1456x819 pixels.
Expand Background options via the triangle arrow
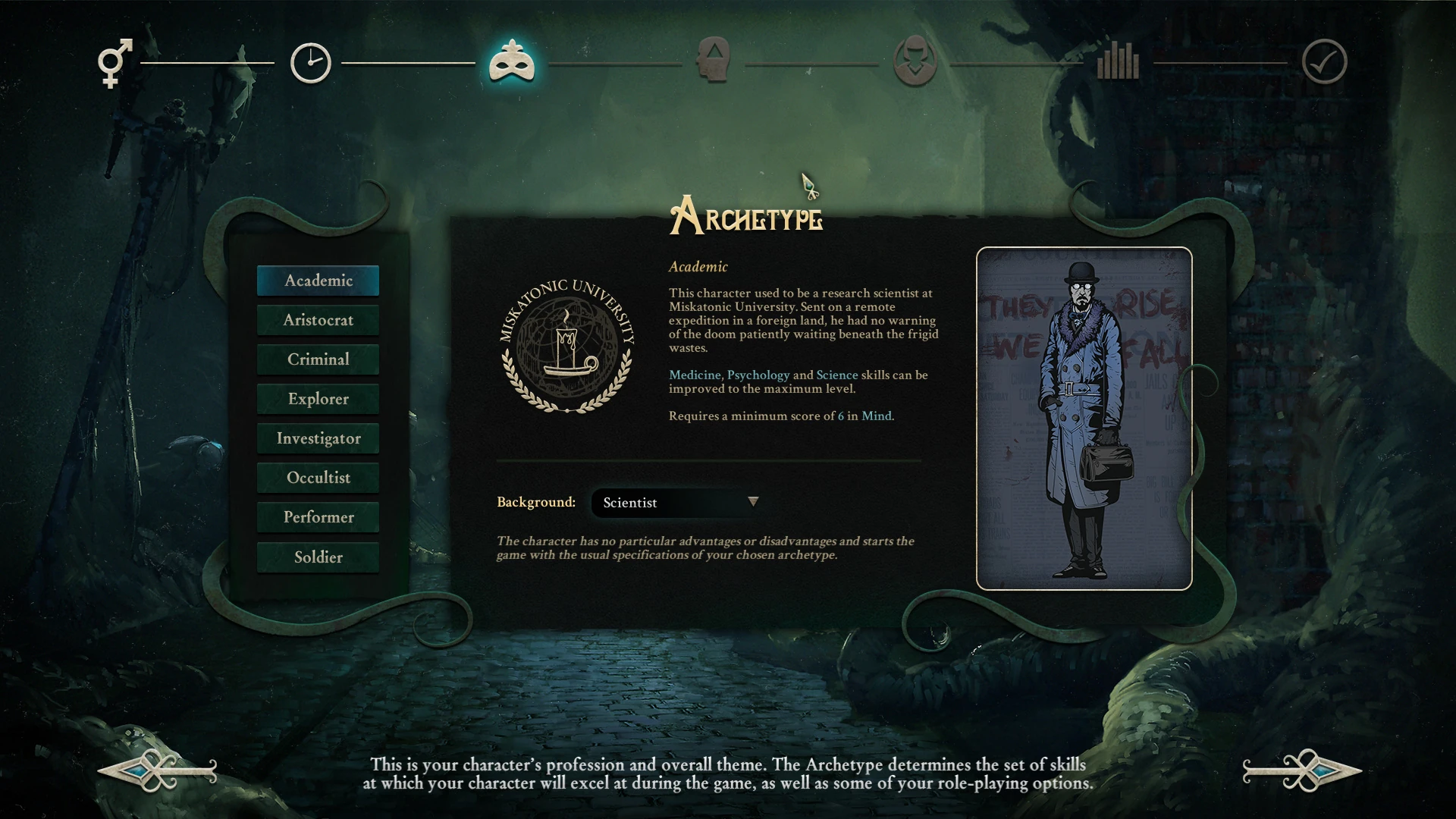(x=753, y=502)
